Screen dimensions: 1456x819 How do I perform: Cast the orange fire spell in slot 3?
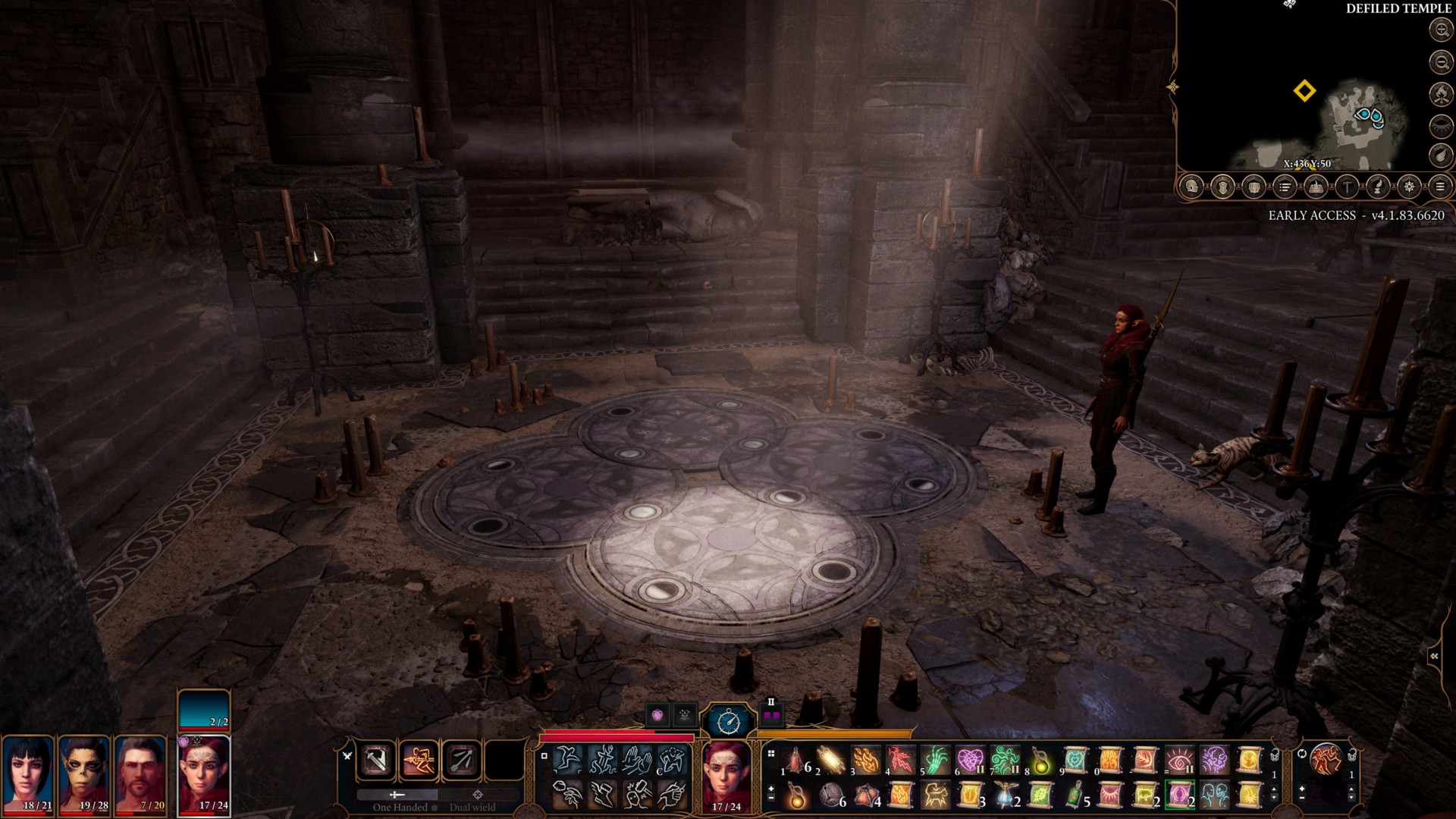[865, 759]
